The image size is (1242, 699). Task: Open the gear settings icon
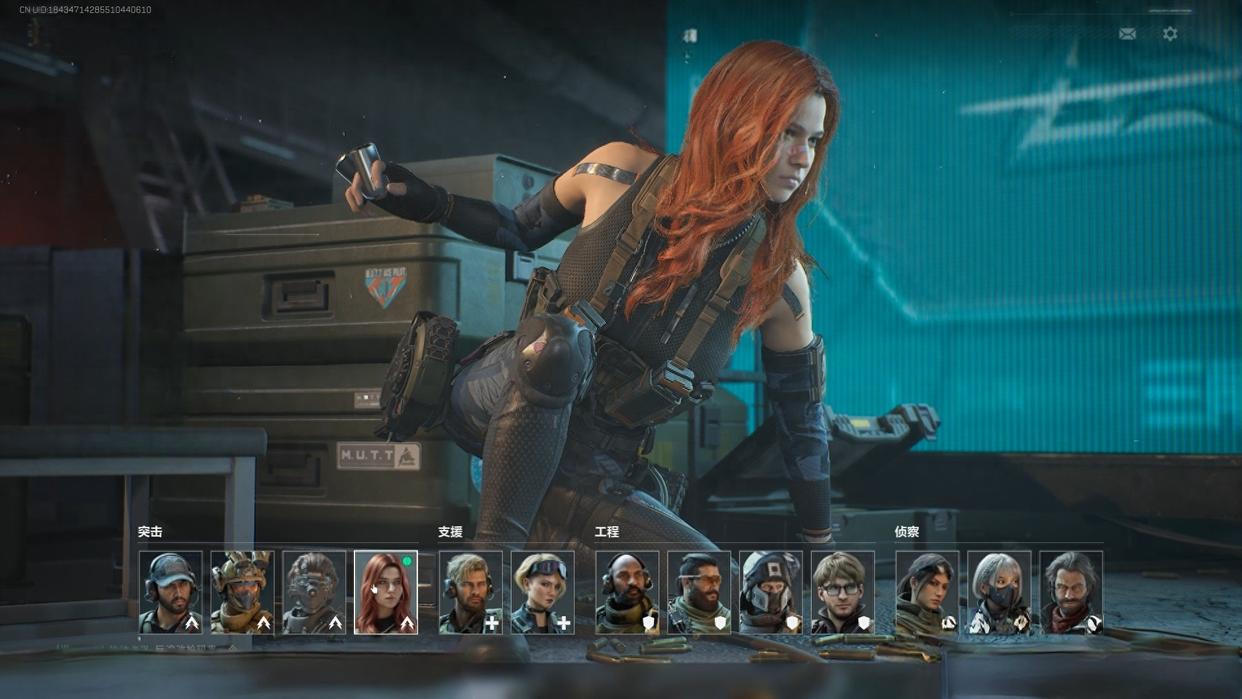pyautogui.click(x=1170, y=34)
